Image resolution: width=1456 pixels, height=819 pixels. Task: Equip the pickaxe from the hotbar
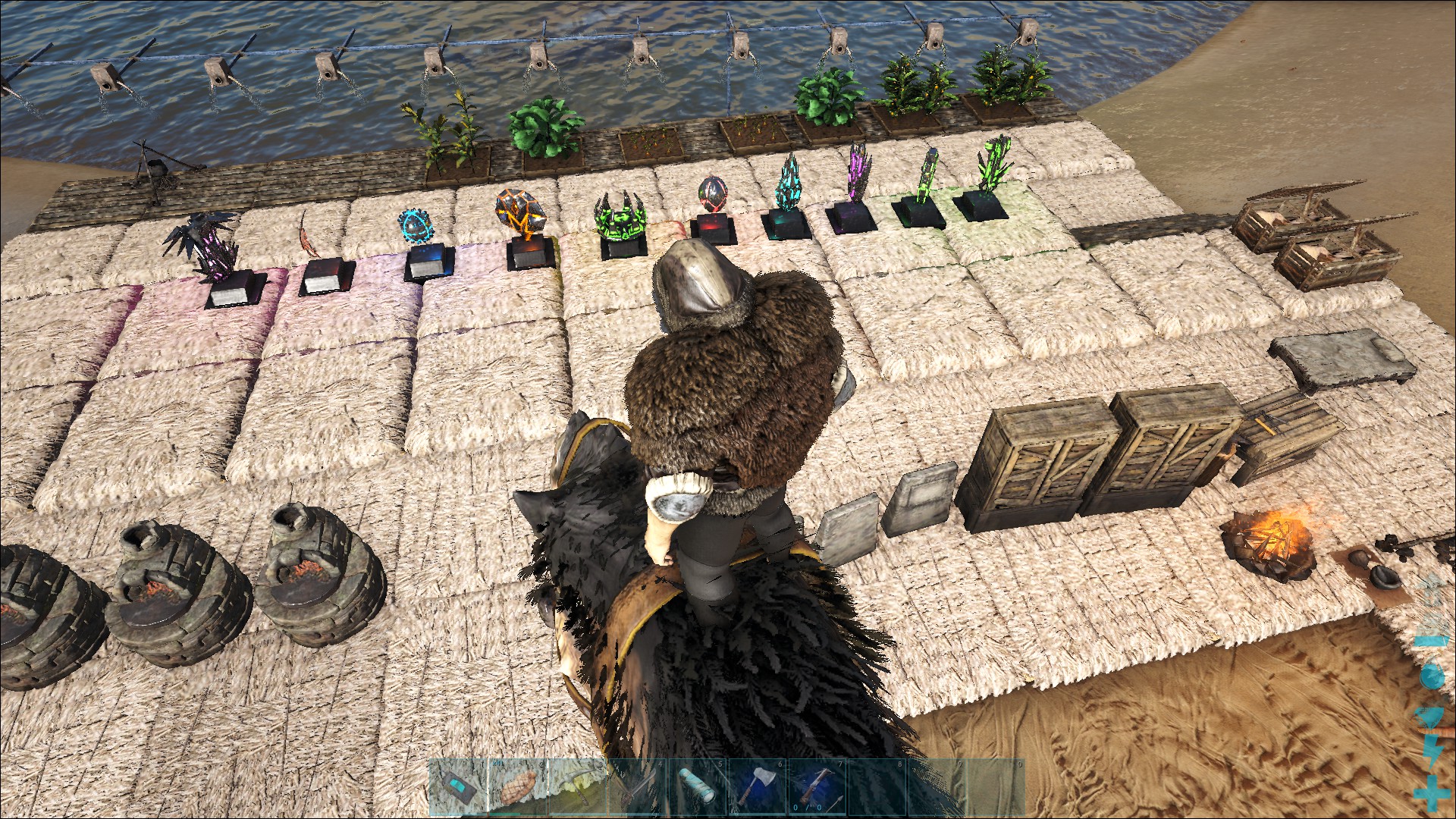[x=578, y=789]
